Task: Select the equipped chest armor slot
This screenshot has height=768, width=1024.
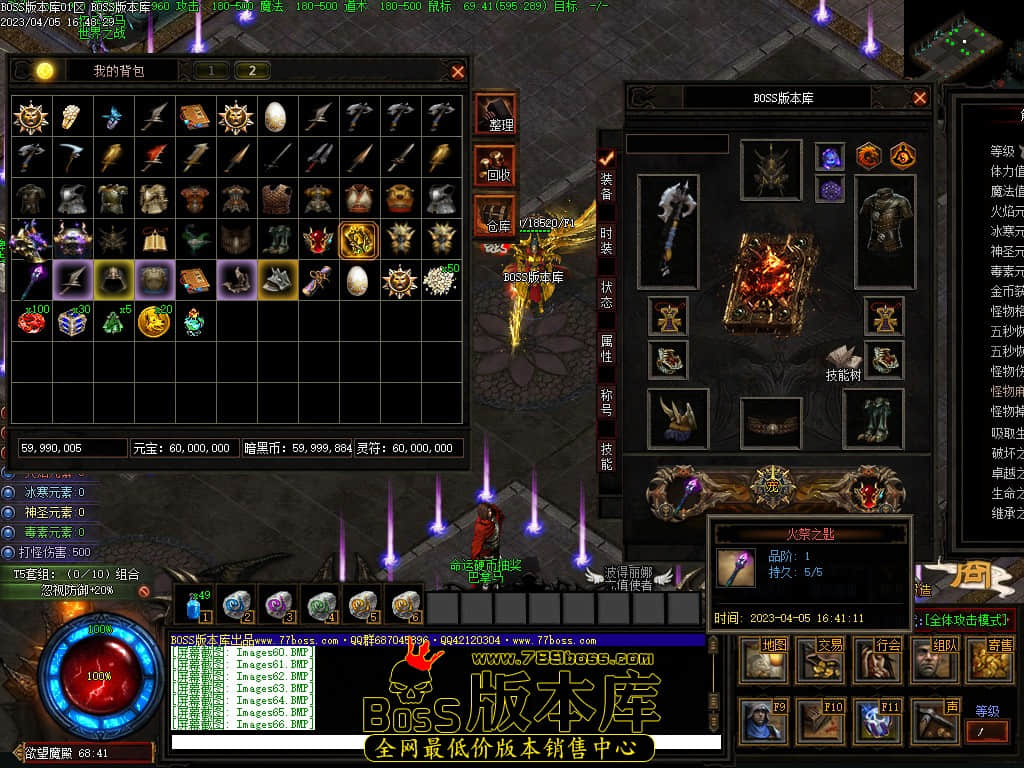Action: coord(885,225)
